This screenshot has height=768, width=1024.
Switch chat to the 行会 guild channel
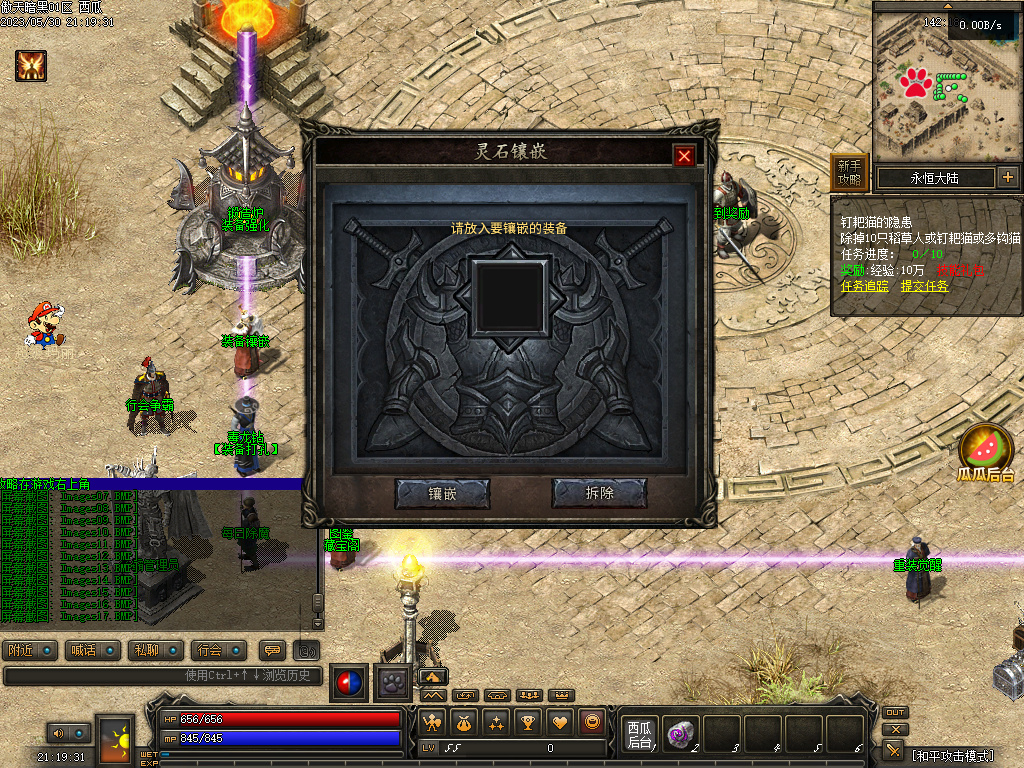[218, 650]
